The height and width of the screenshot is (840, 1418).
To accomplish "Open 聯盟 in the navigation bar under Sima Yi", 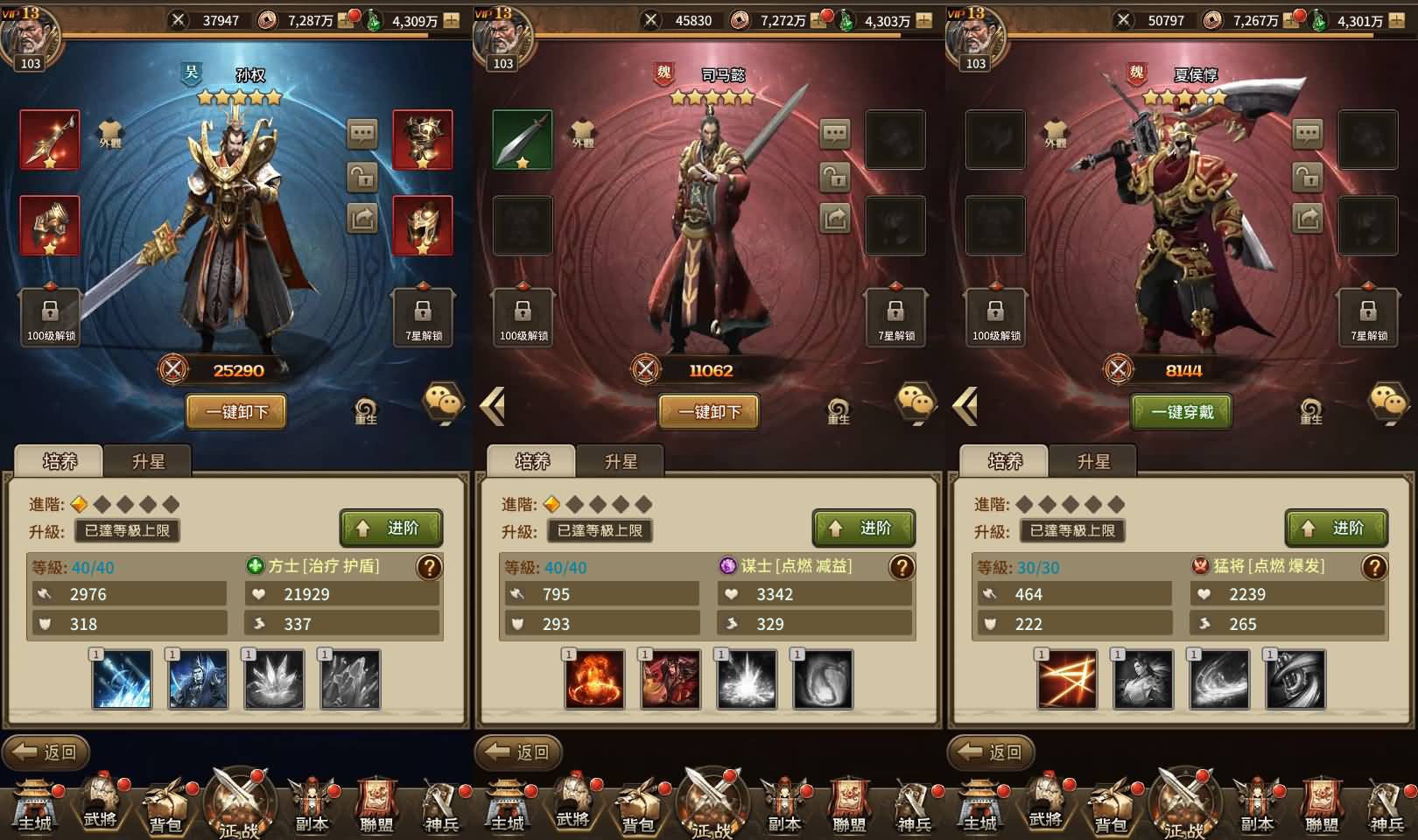I will pyautogui.click(x=849, y=805).
